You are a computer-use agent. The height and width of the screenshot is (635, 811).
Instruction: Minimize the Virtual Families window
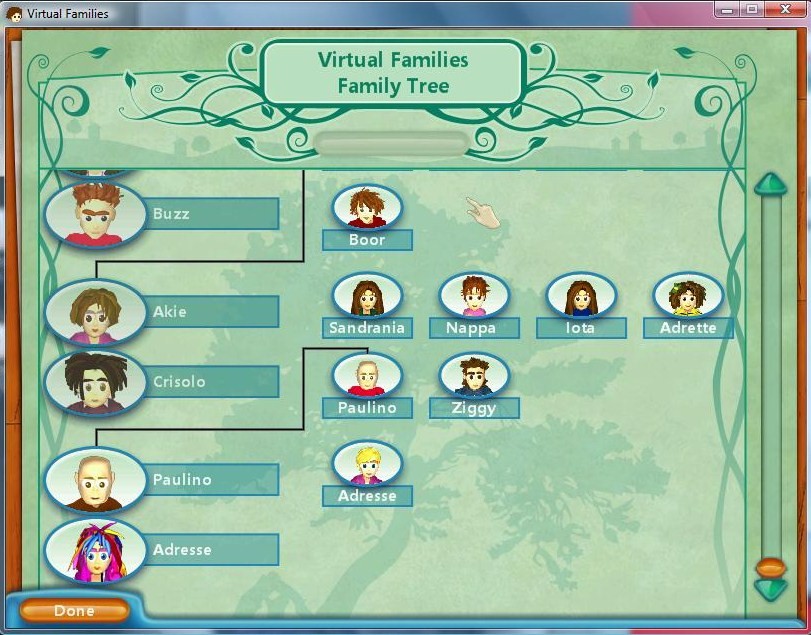(727, 9)
